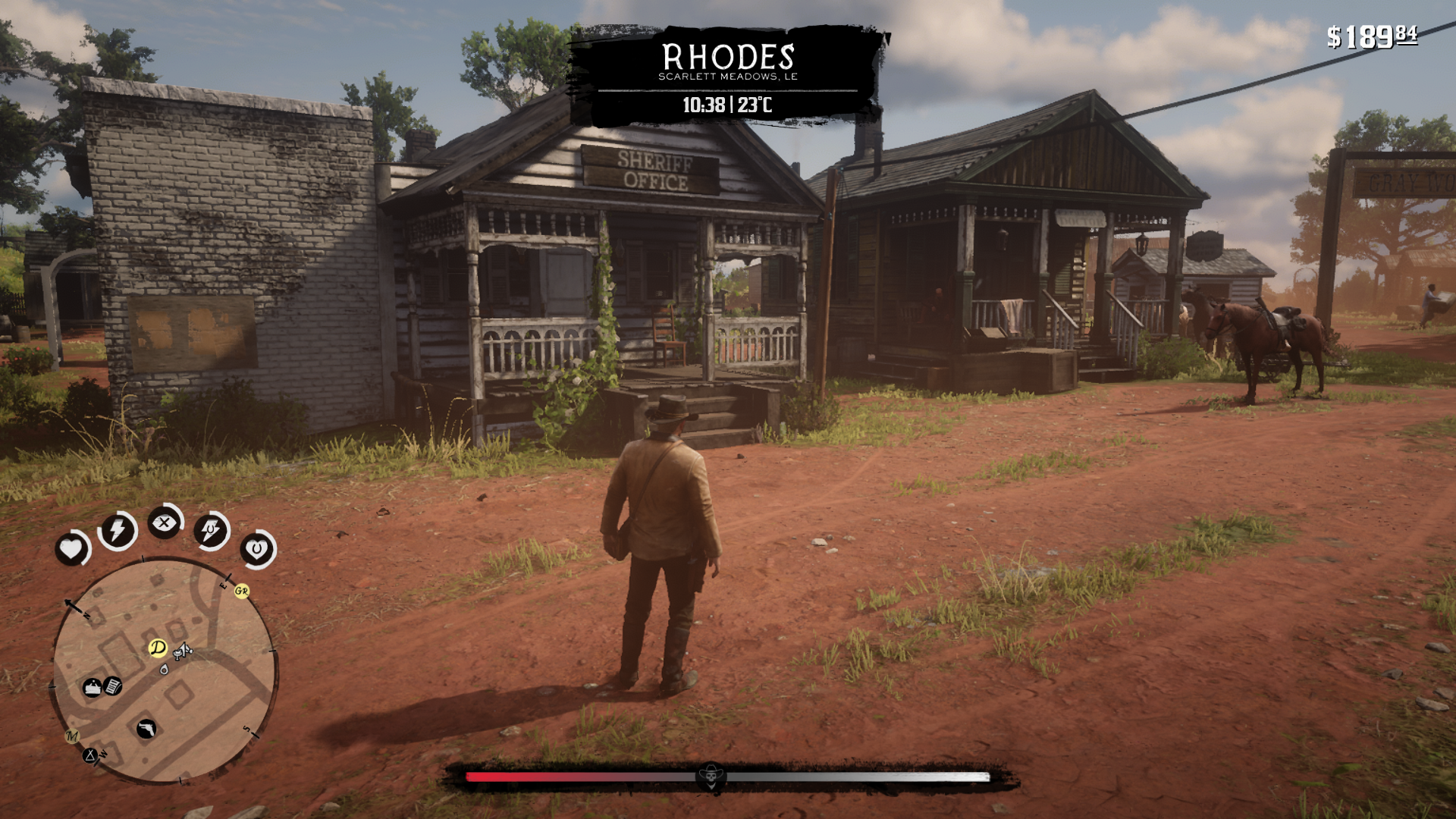This screenshot has width=1456, height=819.
Task: Click the Dead Eye core icon
Action: (x=164, y=523)
